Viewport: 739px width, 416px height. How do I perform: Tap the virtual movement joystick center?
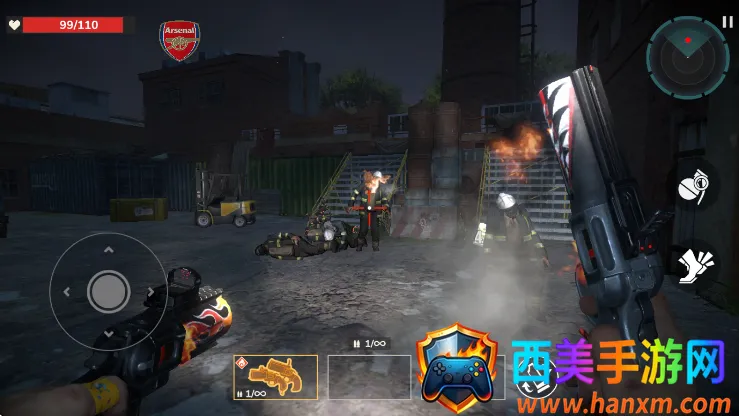pyautogui.click(x=108, y=291)
